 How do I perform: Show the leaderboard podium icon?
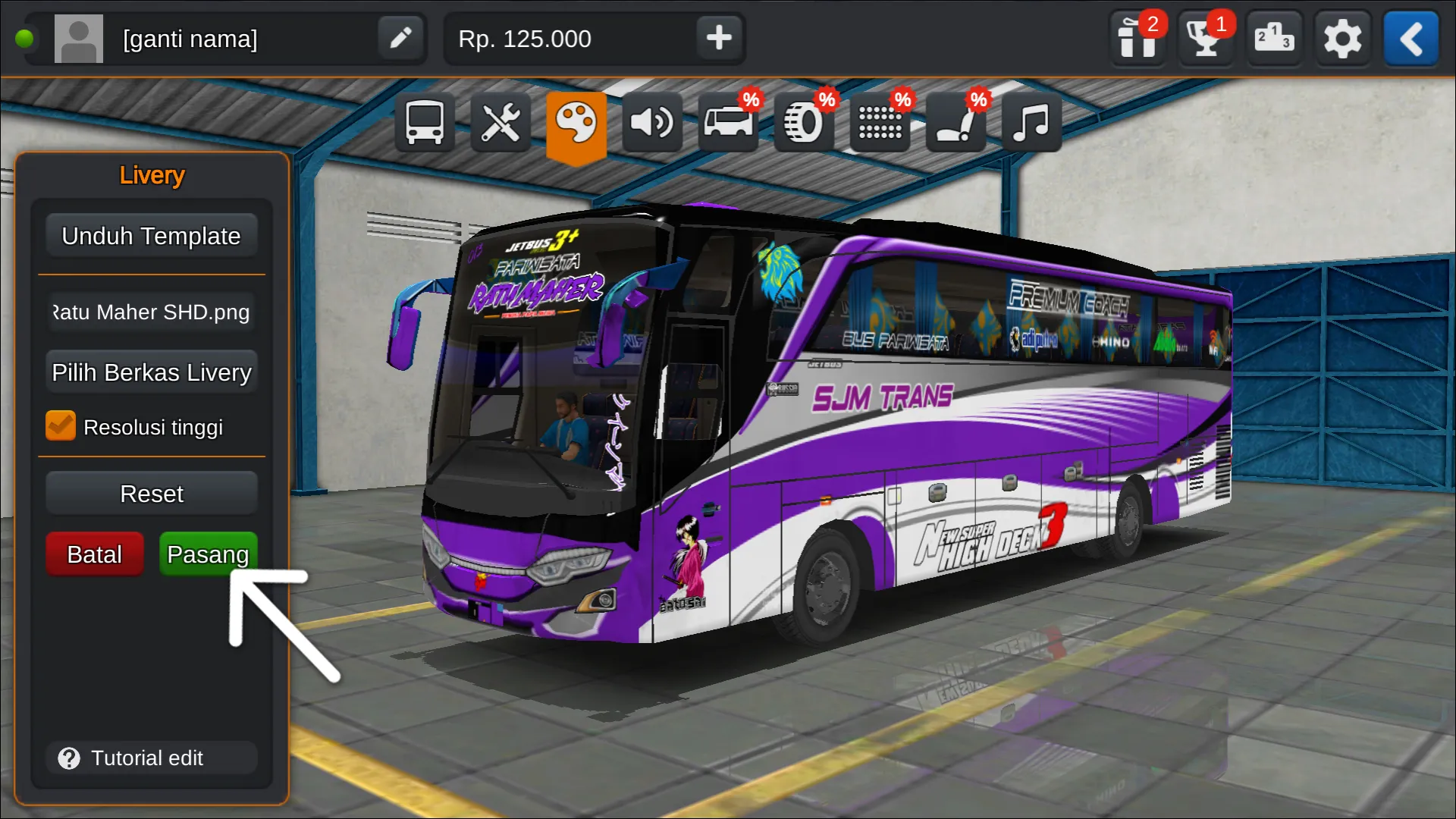click(x=1273, y=39)
